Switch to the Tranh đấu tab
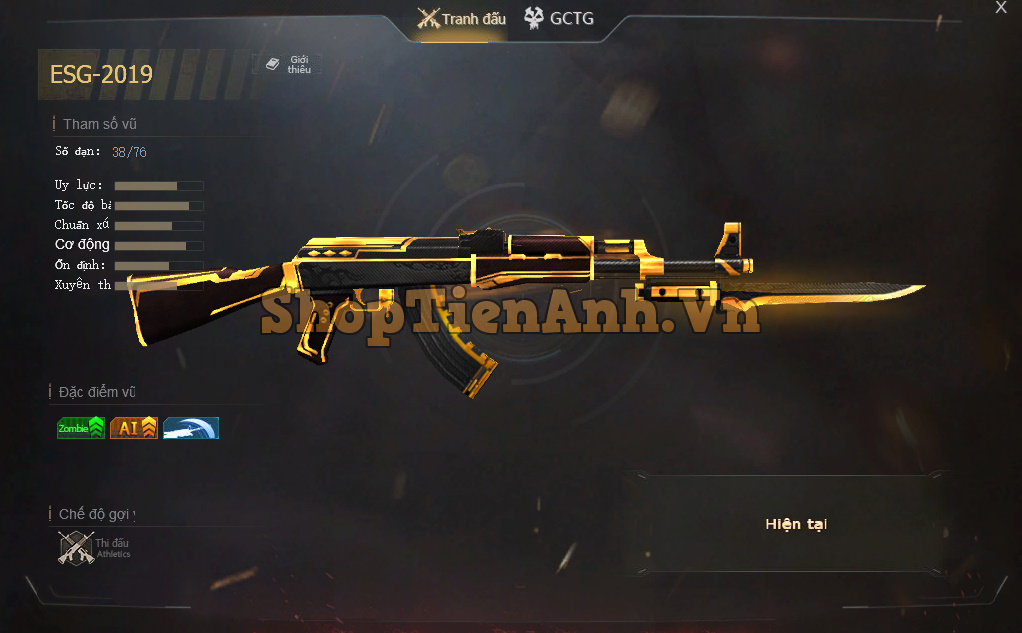Screen dimensions: 1022x633 click(x=462, y=19)
